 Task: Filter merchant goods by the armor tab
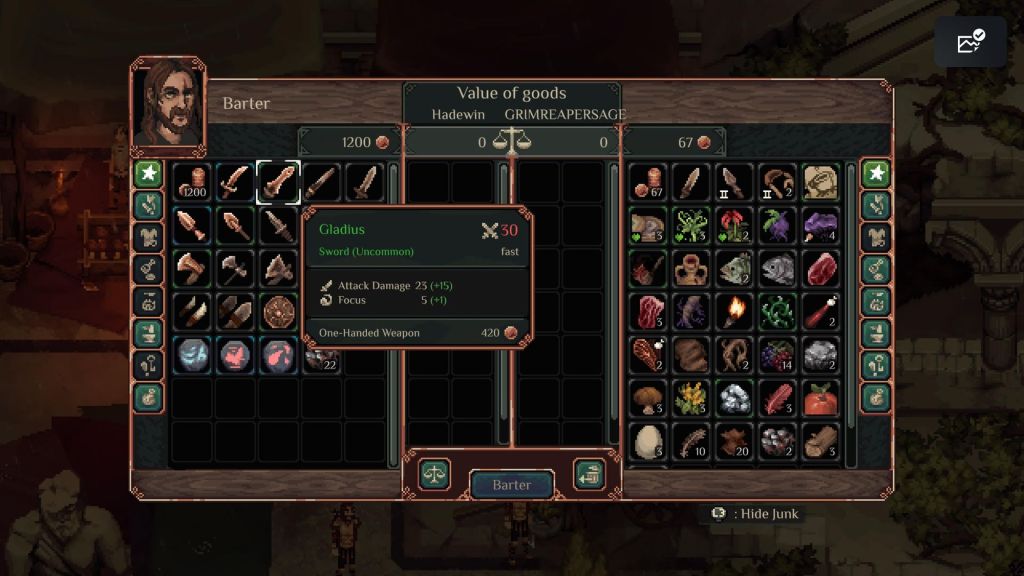(x=148, y=237)
